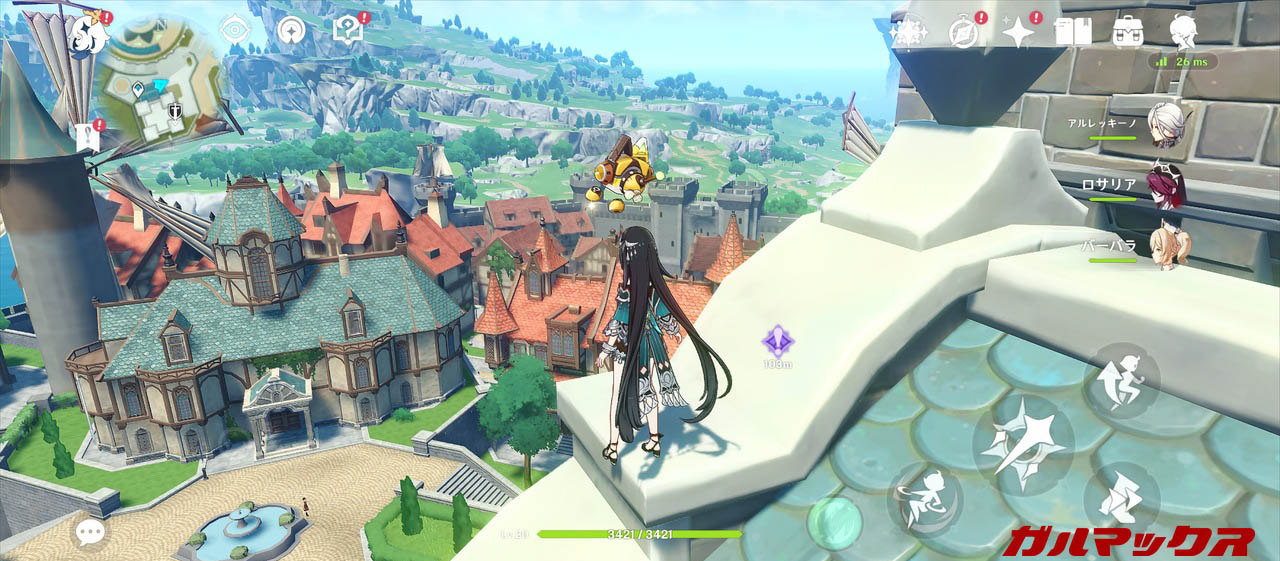Open the question-mark tutorial speech bubble
The width and height of the screenshot is (1280, 561).
coord(349,29)
